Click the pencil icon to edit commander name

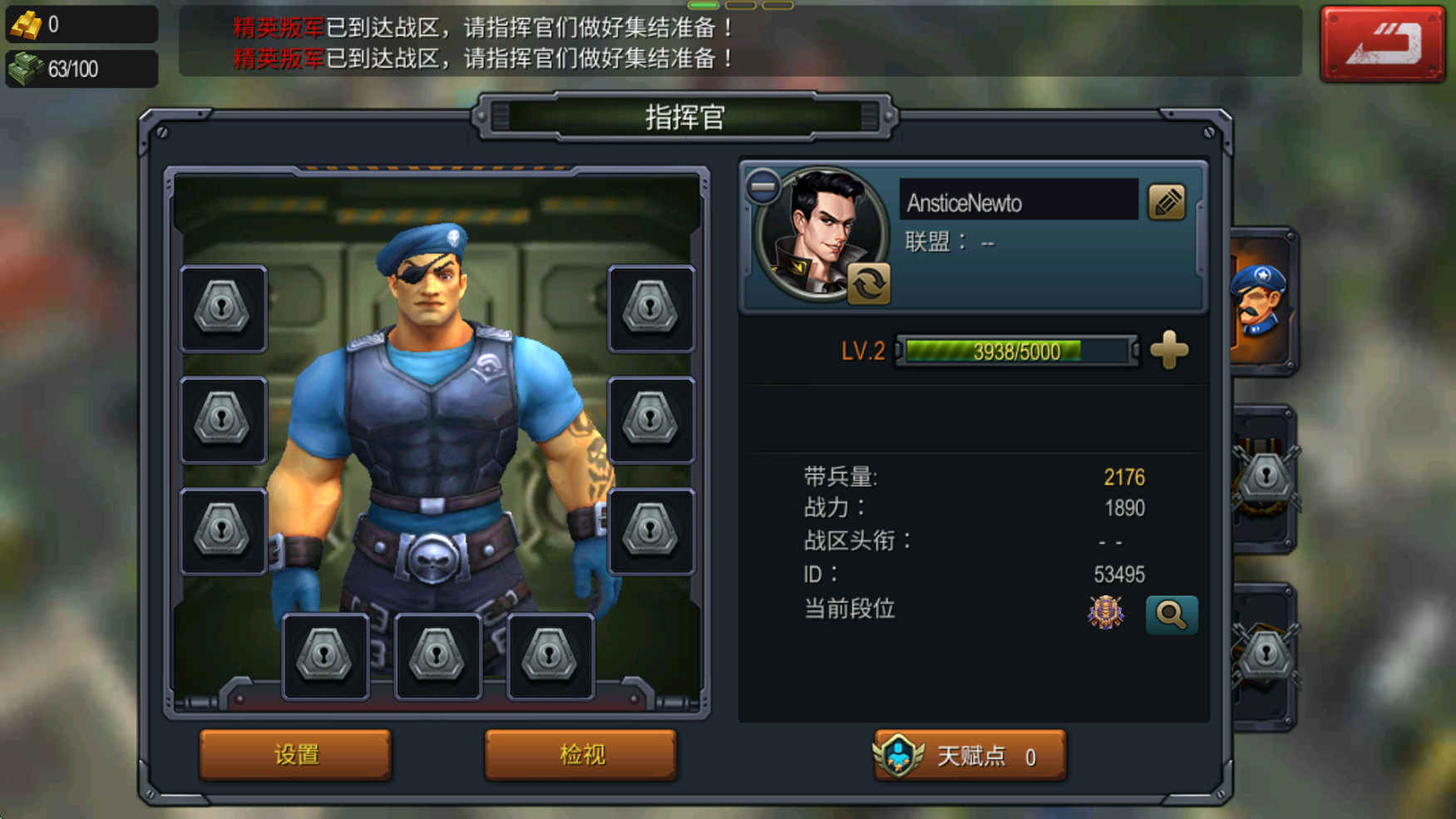(x=1167, y=201)
